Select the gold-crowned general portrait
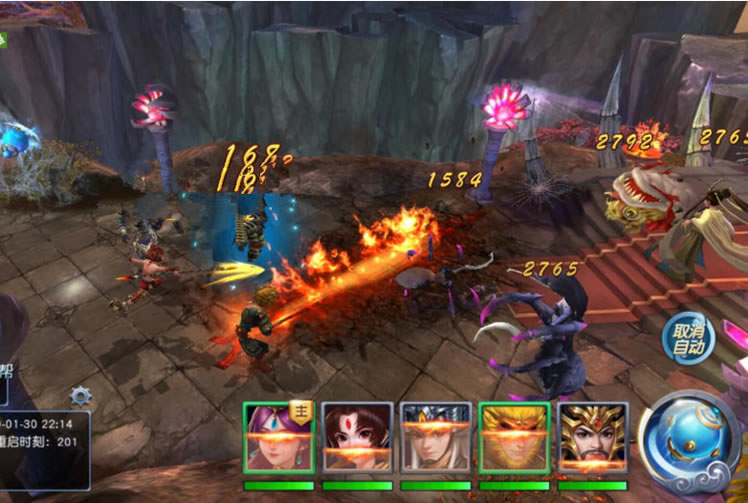Screen dimensions: 748x503 click(593, 438)
